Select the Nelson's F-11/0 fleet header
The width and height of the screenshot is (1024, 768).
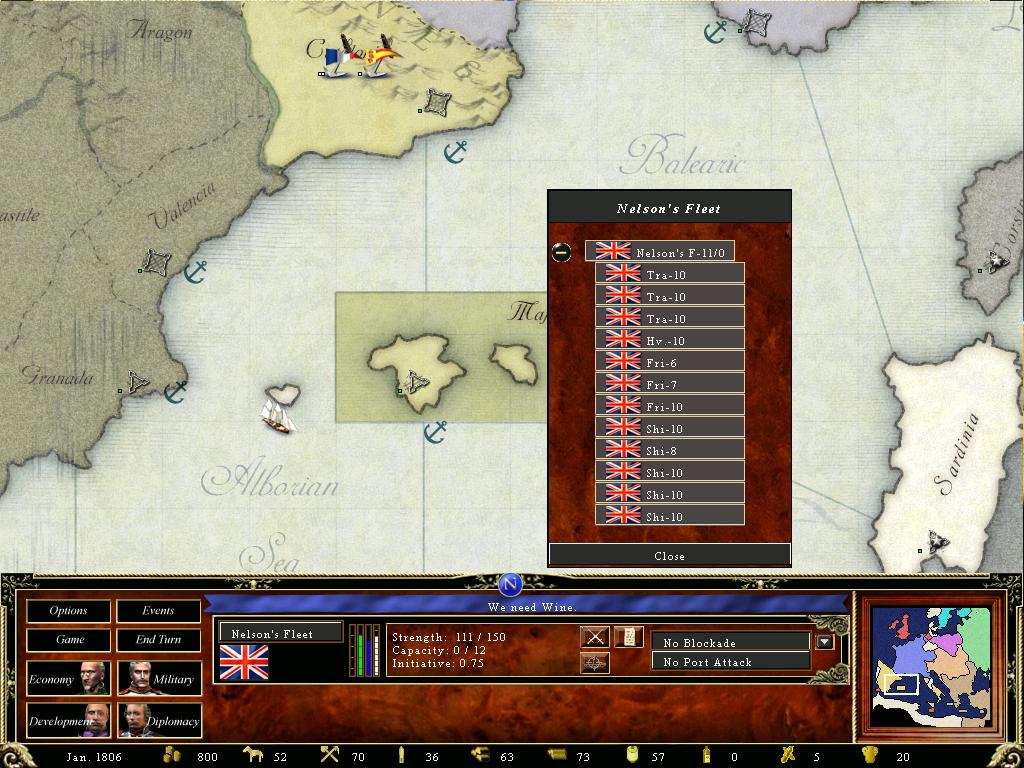660,252
